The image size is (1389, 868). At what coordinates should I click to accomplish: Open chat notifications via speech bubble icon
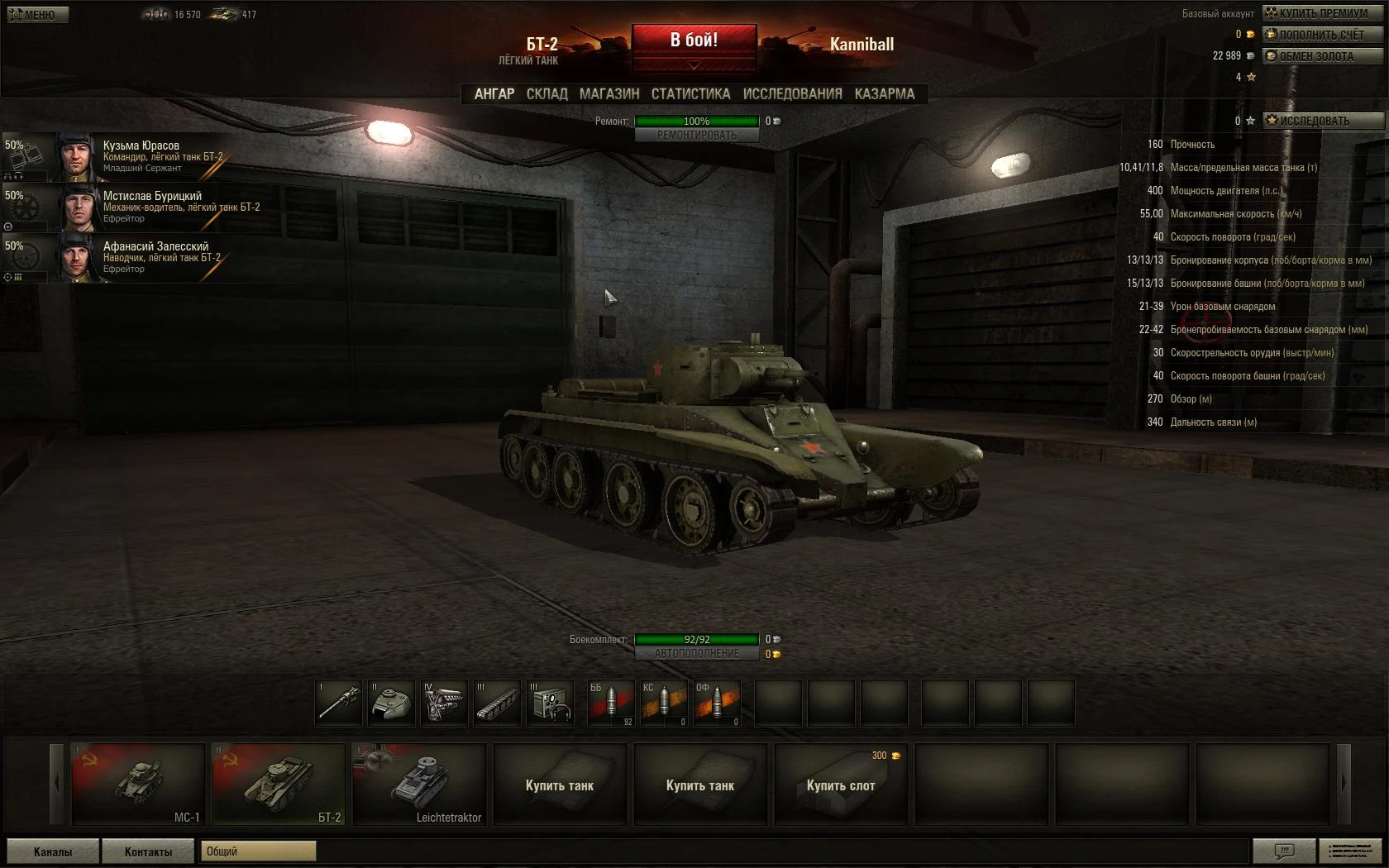click(x=1284, y=851)
